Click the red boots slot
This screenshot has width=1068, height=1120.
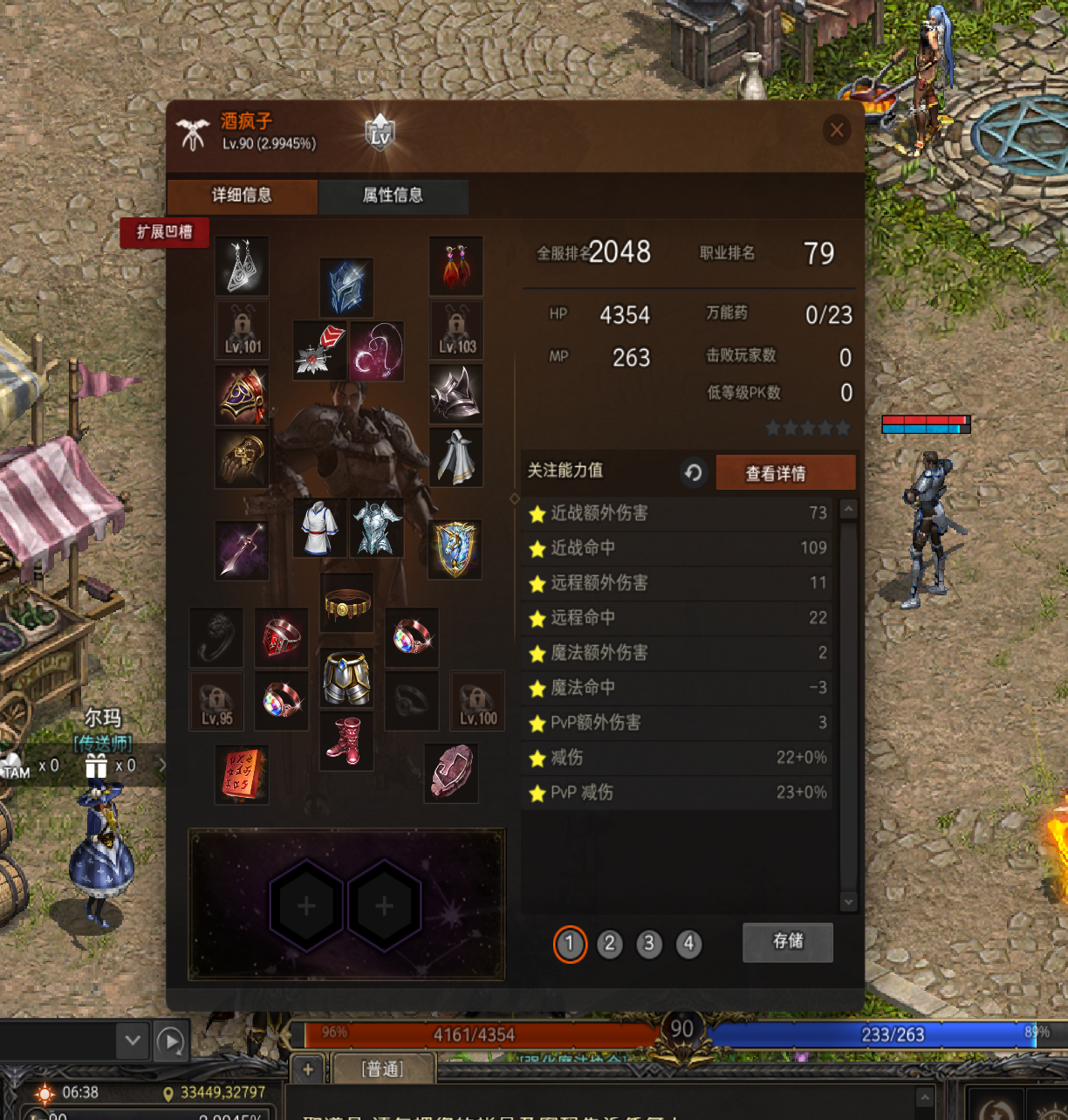click(346, 741)
